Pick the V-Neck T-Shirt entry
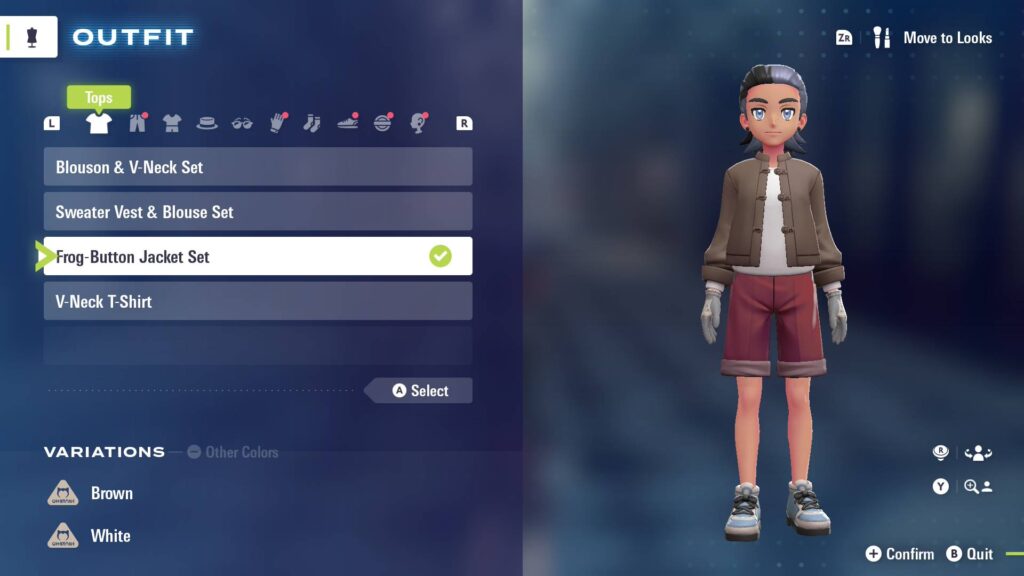This screenshot has height=576, width=1024. pos(257,301)
